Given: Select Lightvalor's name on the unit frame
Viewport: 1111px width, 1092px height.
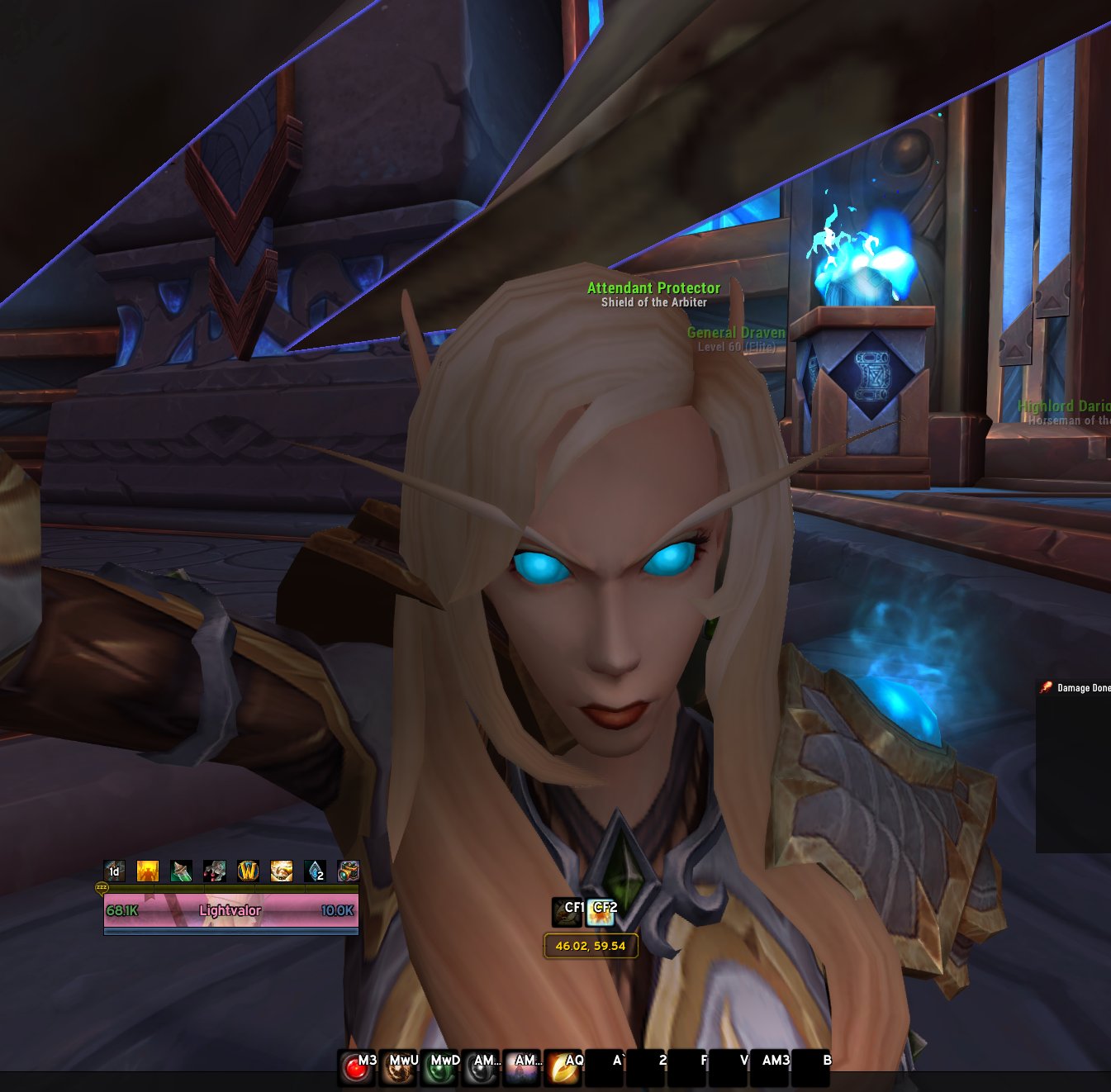Looking at the screenshot, I should [x=229, y=909].
